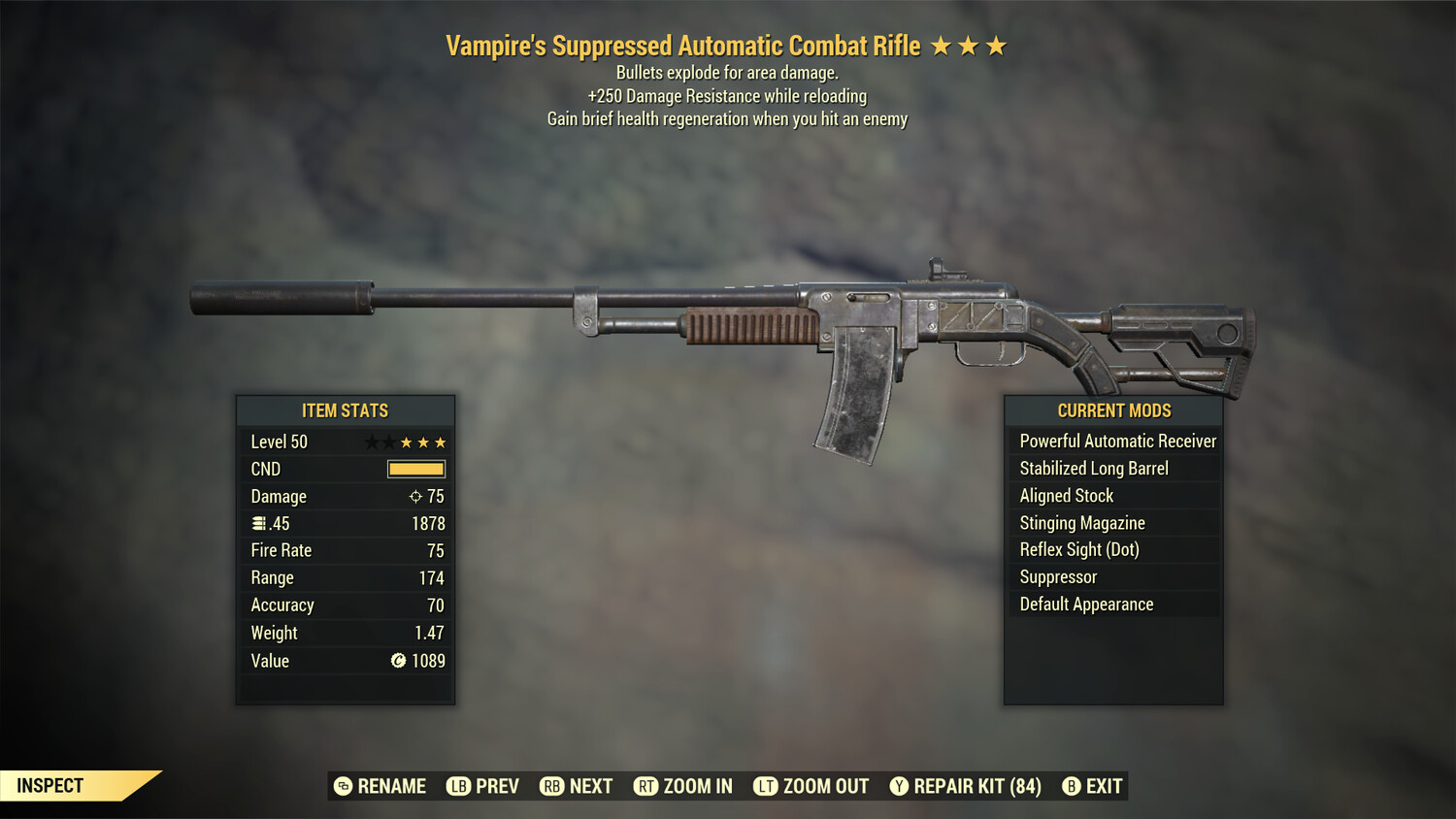1456x819 pixels.
Task: Select the Suppressor mod entry
Action: click(1057, 576)
